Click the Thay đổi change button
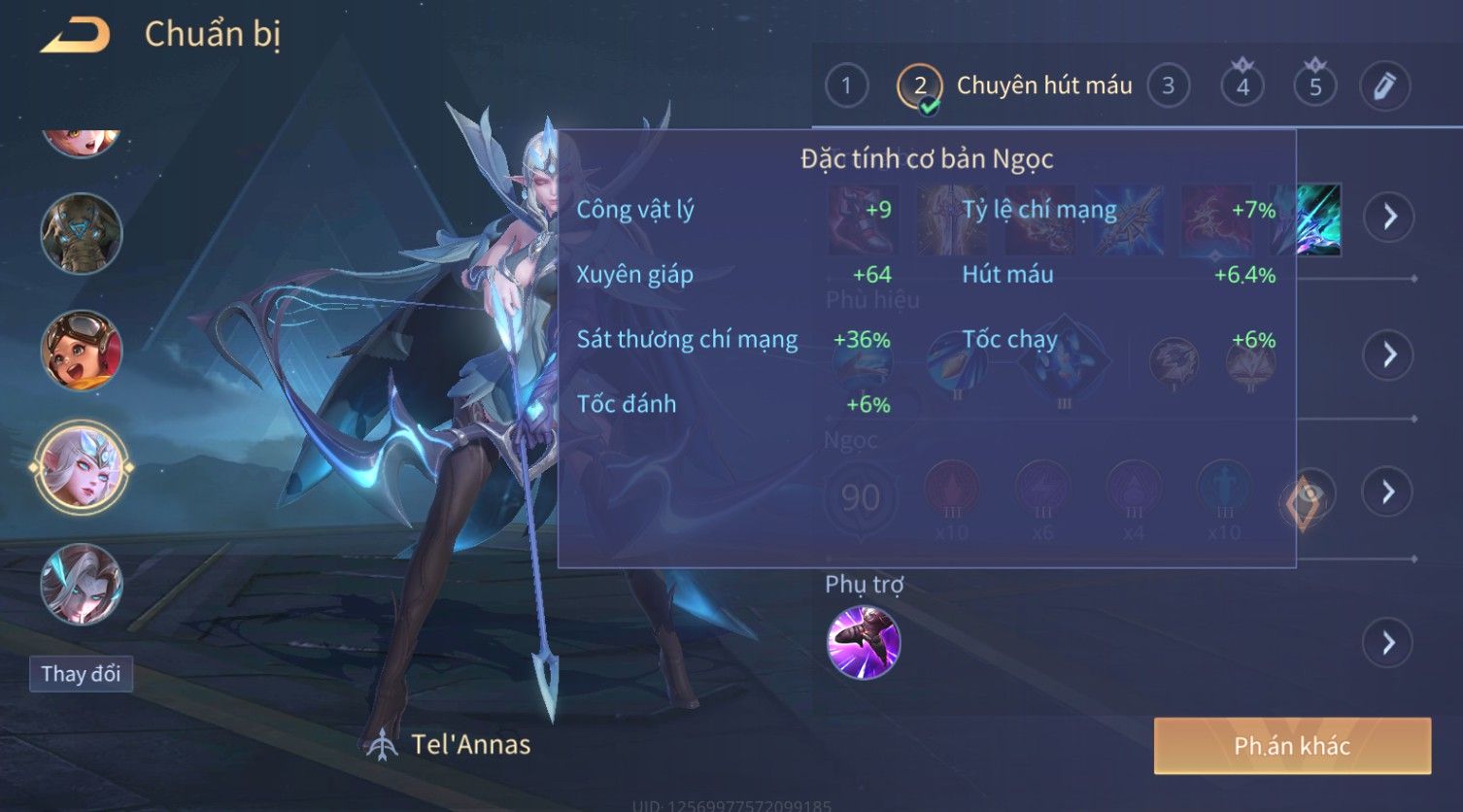Image resolution: width=1463 pixels, height=812 pixels. tap(81, 674)
